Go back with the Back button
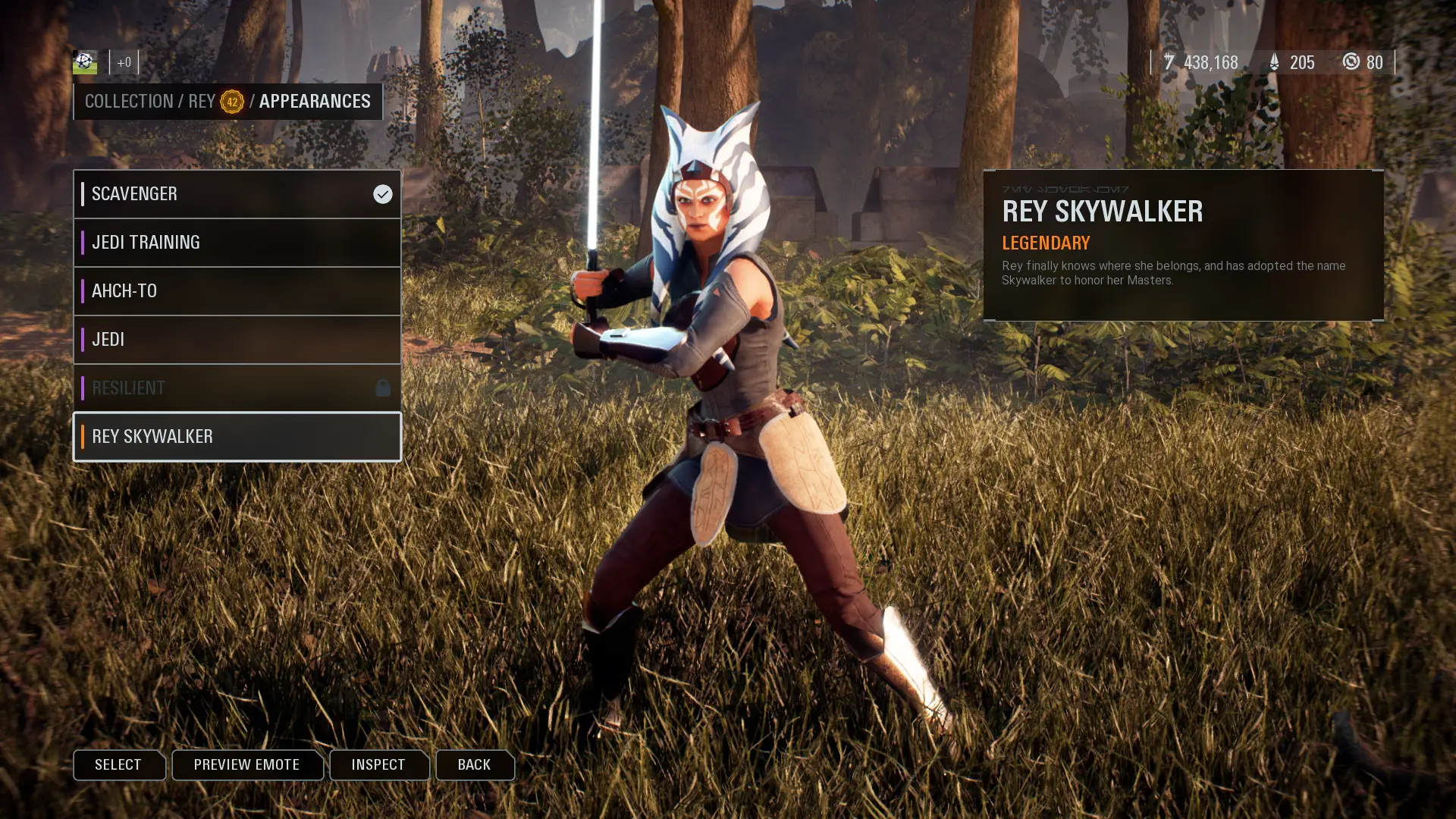The width and height of the screenshot is (1456, 819). coord(474,764)
